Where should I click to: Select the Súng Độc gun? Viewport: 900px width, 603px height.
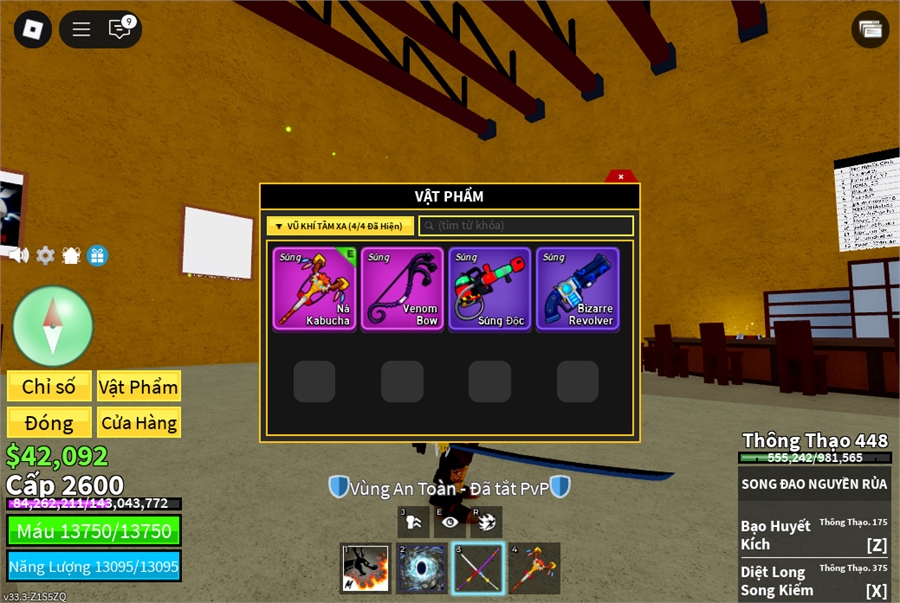point(490,288)
